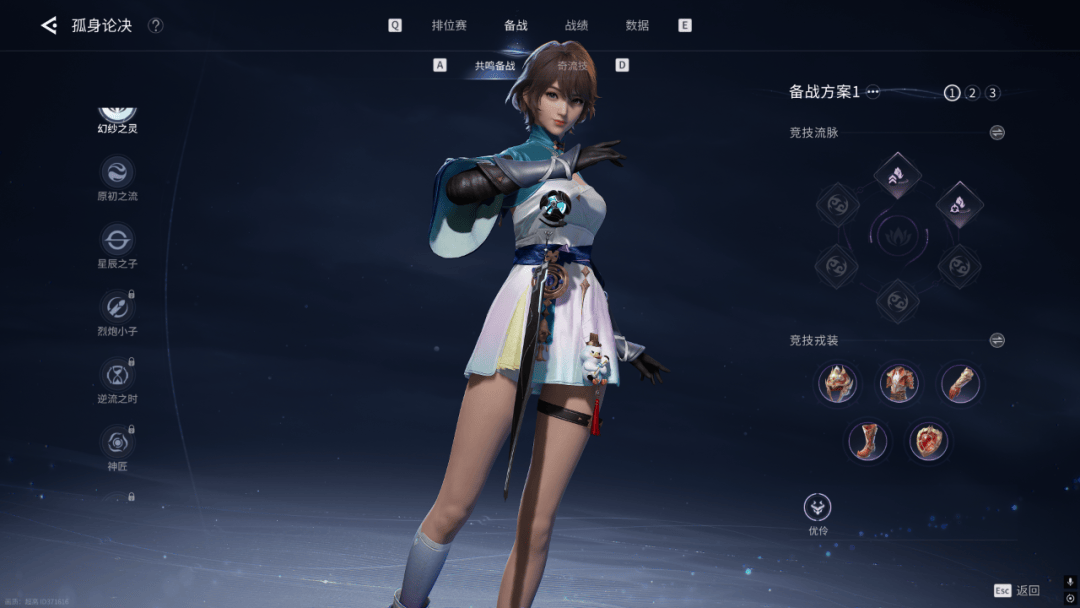Switch to the 排位赛 tab
Viewport: 1080px width, 608px height.
pyautogui.click(x=449, y=25)
